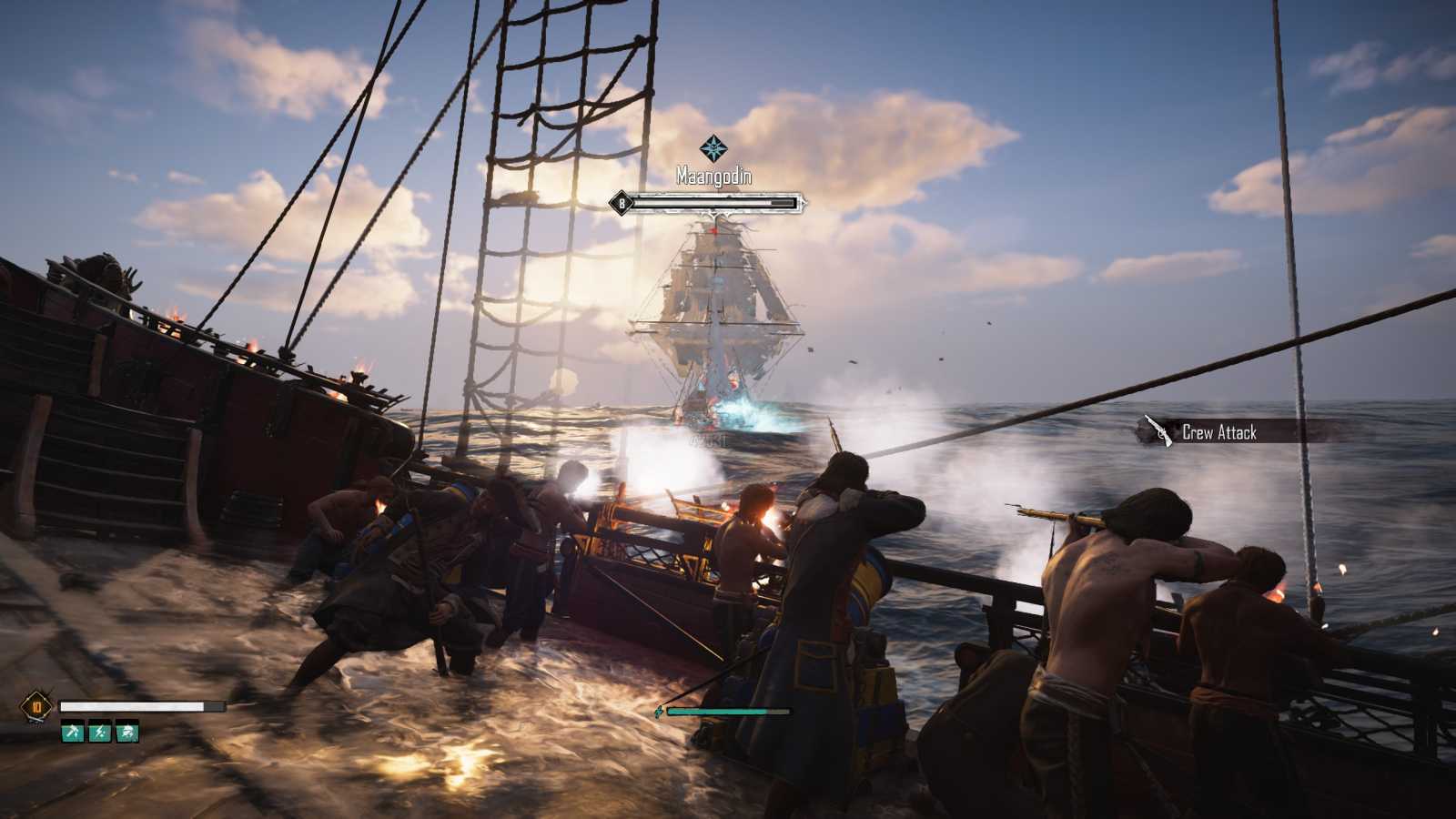Click the lightning bolt buff icon

click(x=100, y=731)
